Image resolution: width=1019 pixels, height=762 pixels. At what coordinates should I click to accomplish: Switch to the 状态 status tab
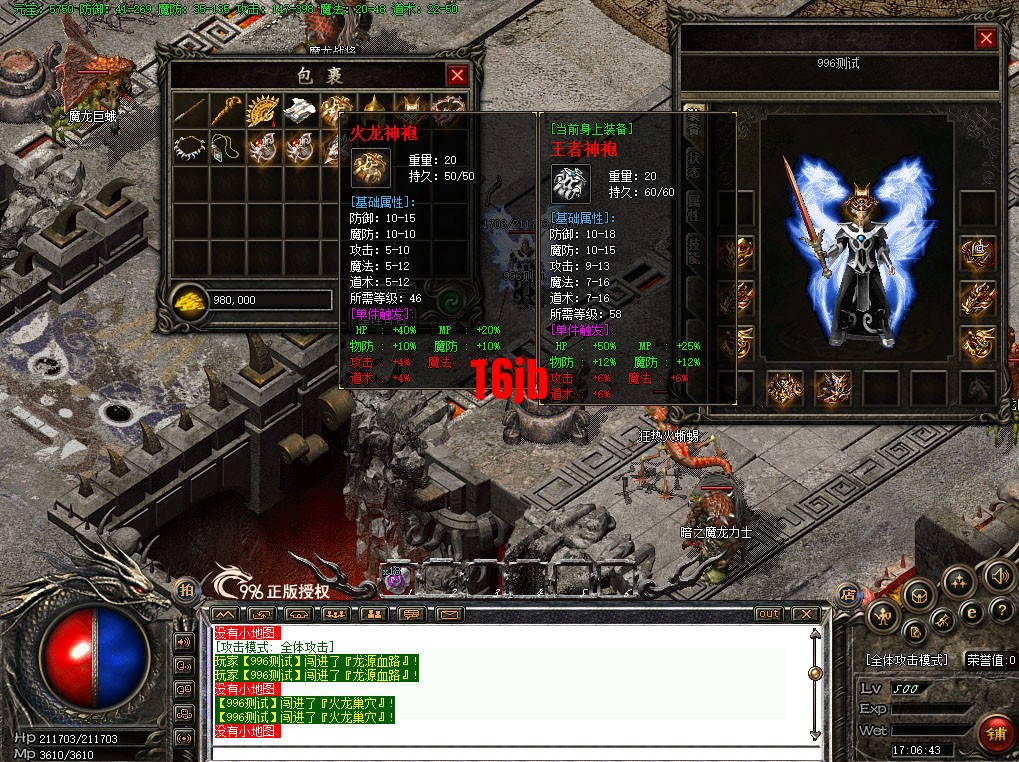pos(694,166)
